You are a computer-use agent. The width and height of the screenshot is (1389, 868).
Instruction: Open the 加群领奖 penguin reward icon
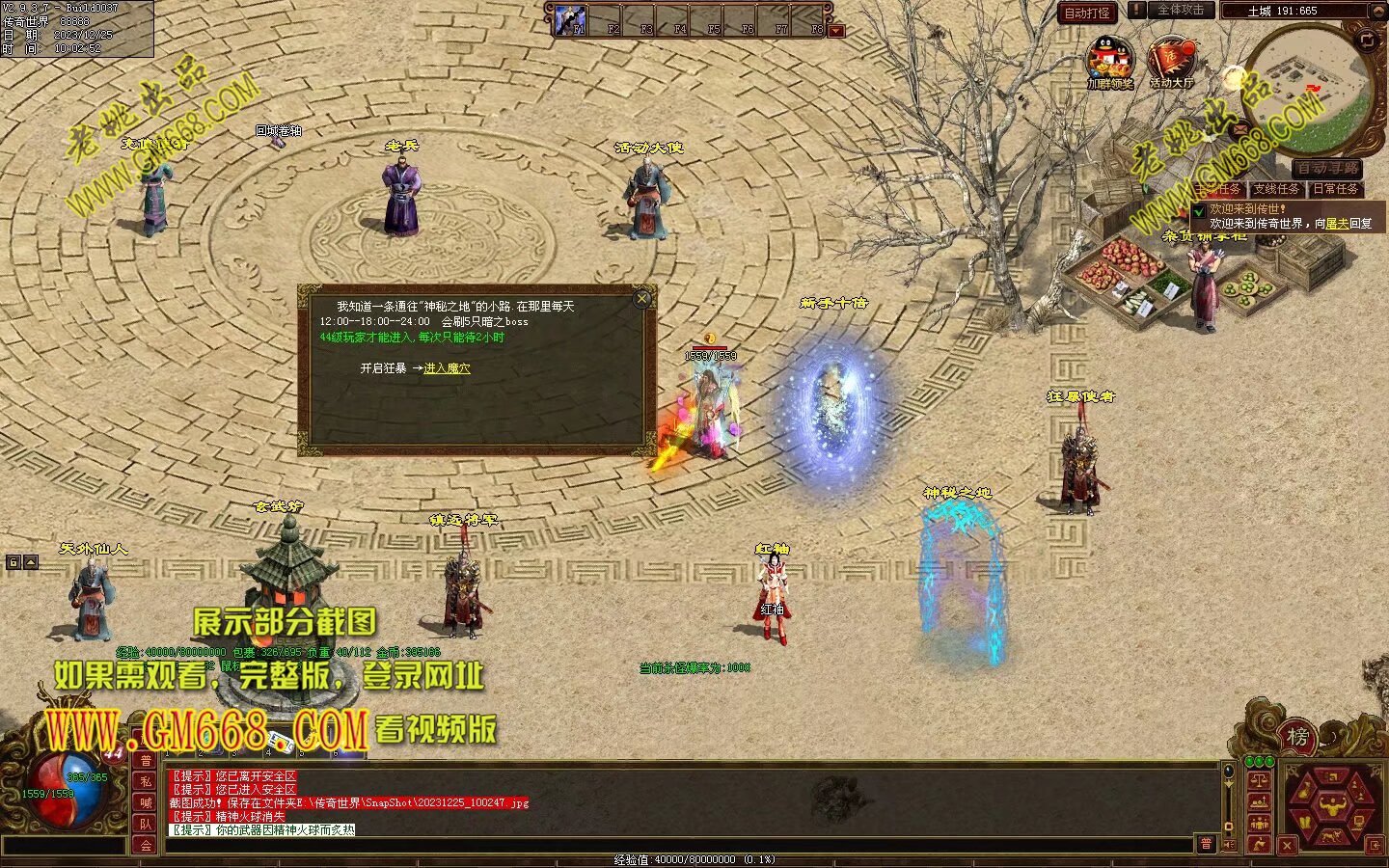coord(1110,60)
